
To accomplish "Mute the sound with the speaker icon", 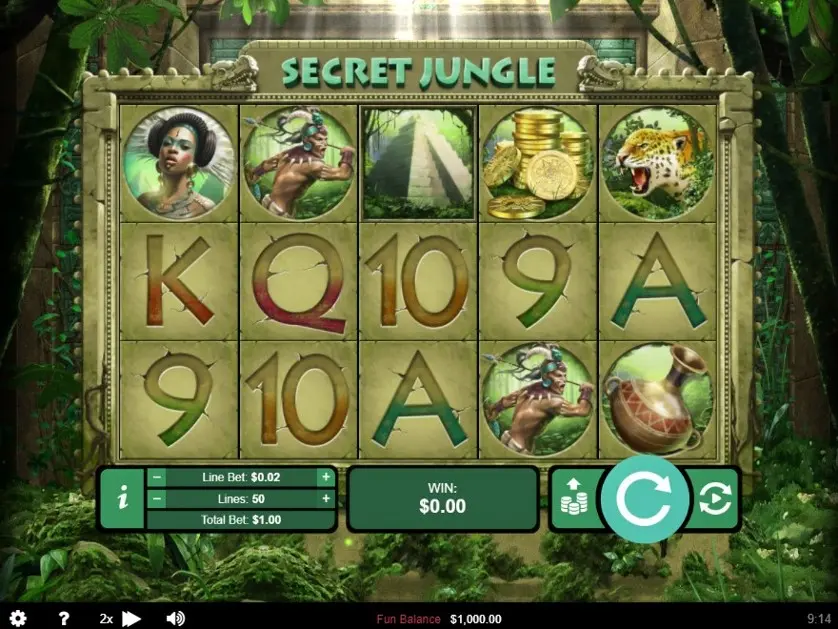I will [176, 619].
